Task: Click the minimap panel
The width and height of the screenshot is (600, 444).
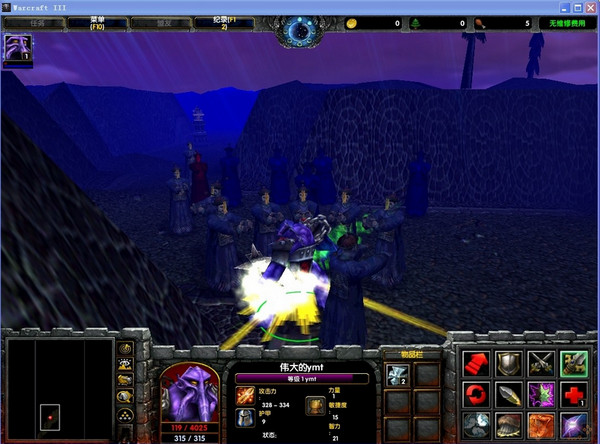Action: click(58, 391)
